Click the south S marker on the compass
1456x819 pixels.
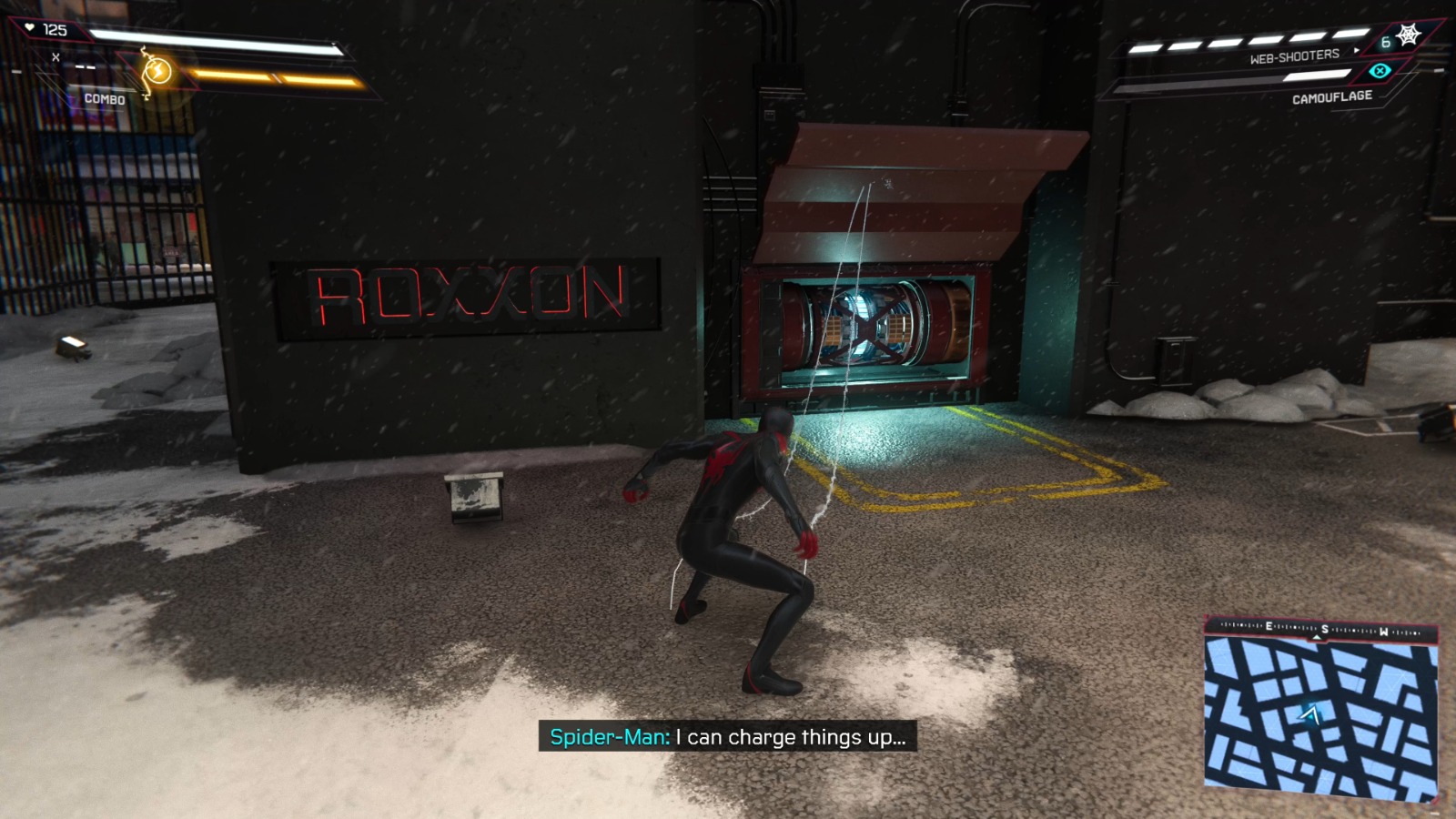click(1325, 629)
